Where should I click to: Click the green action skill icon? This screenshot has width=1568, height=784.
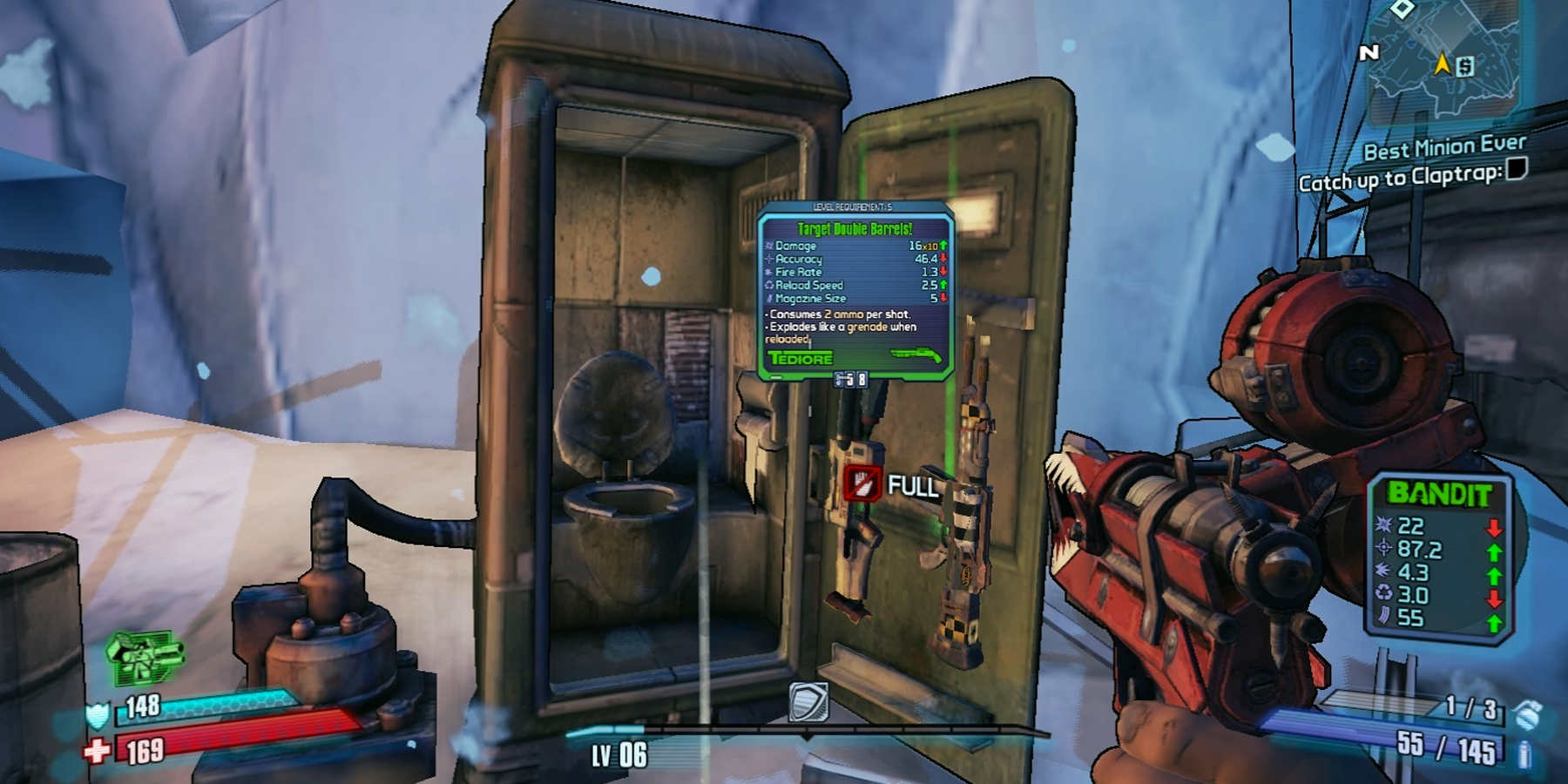144,657
